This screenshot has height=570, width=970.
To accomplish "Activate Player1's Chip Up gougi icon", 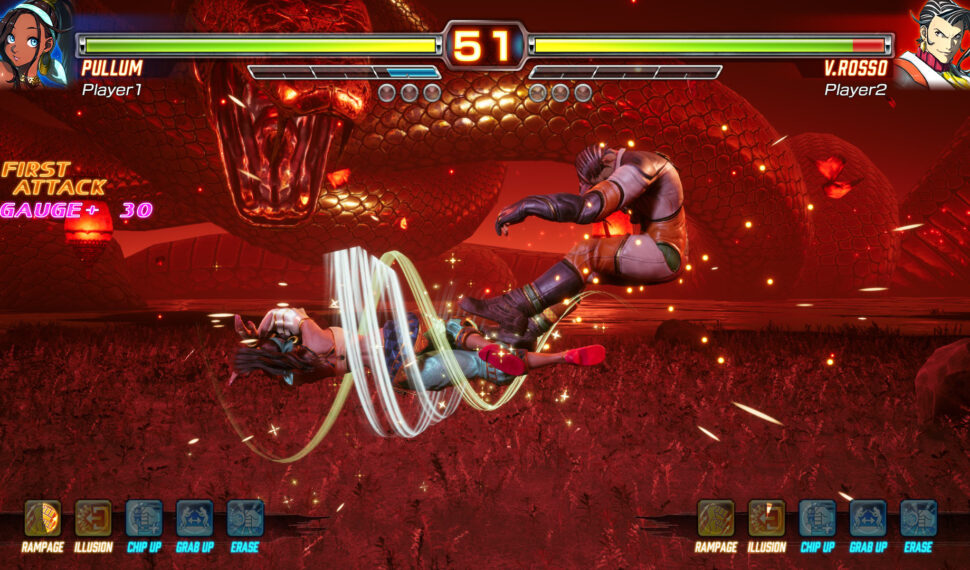I will tap(144, 518).
